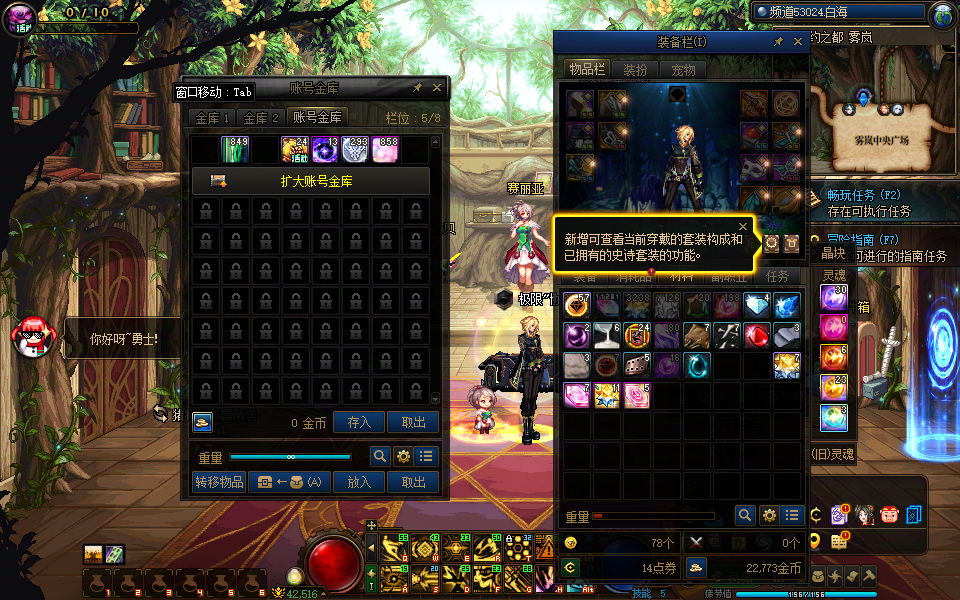Screen dimensions: 960x600
Task: Pin the 账号金库 vault window
Action: (x=417, y=88)
